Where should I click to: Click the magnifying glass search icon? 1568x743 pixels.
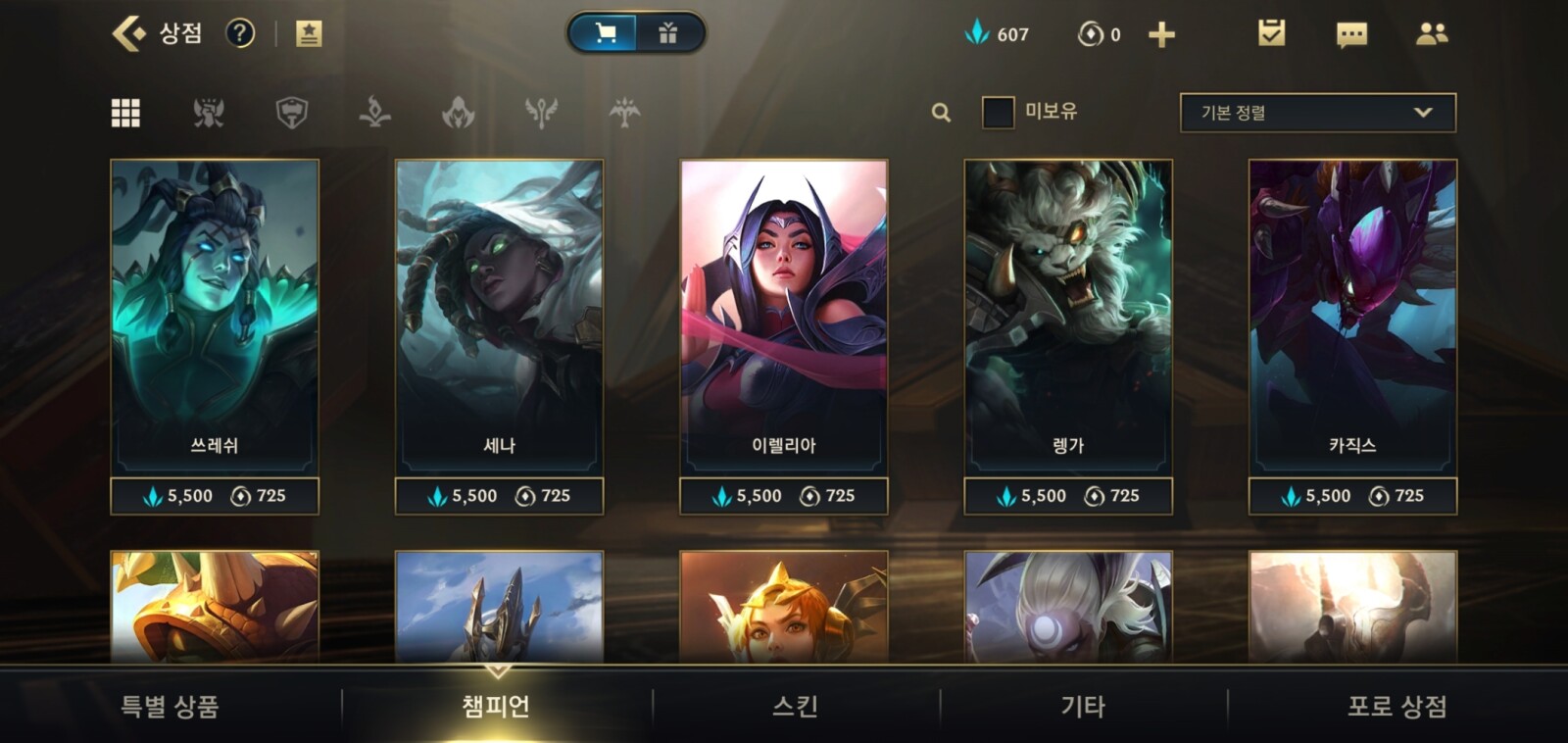point(941,113)
